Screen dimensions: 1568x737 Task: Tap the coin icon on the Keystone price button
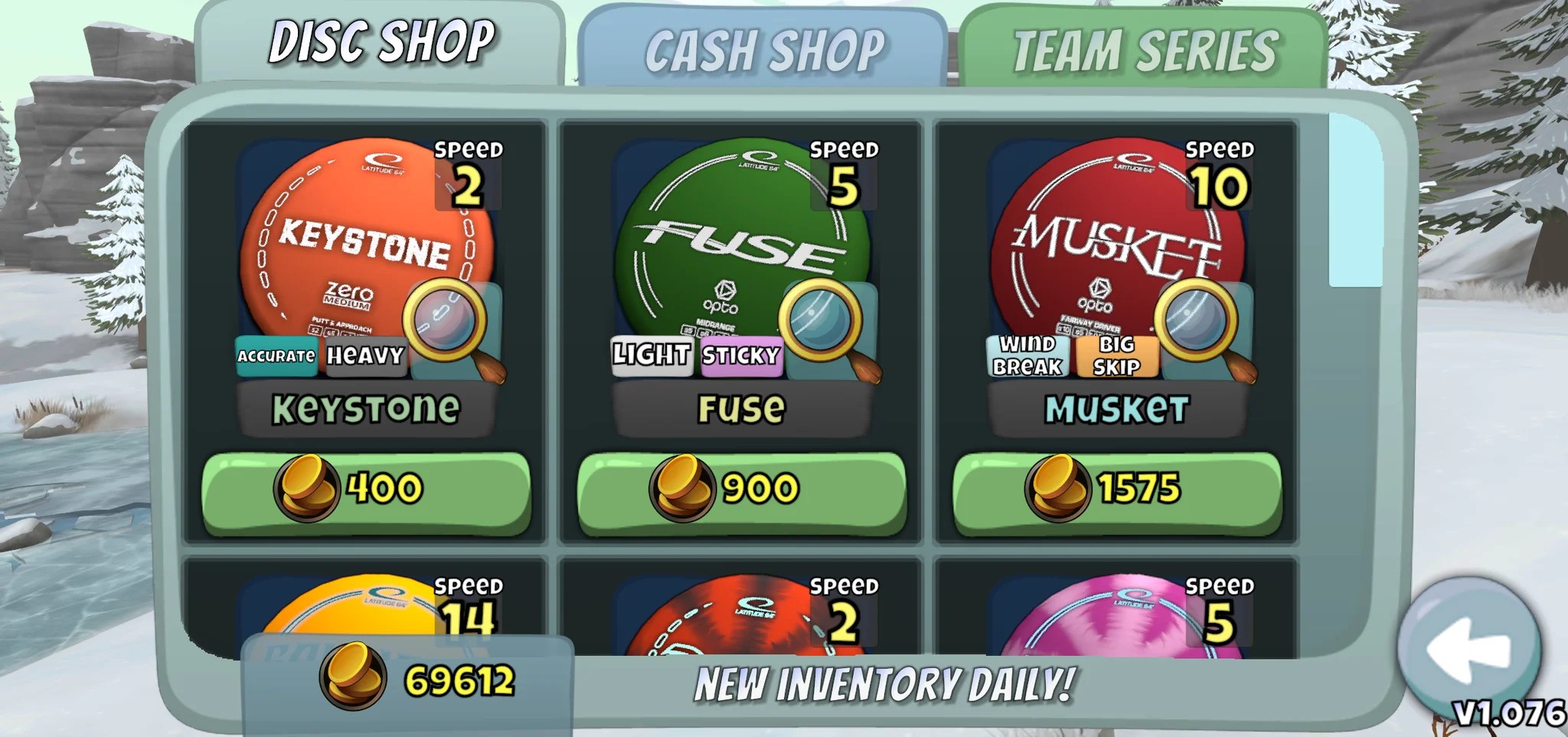[x=305, y=488]
